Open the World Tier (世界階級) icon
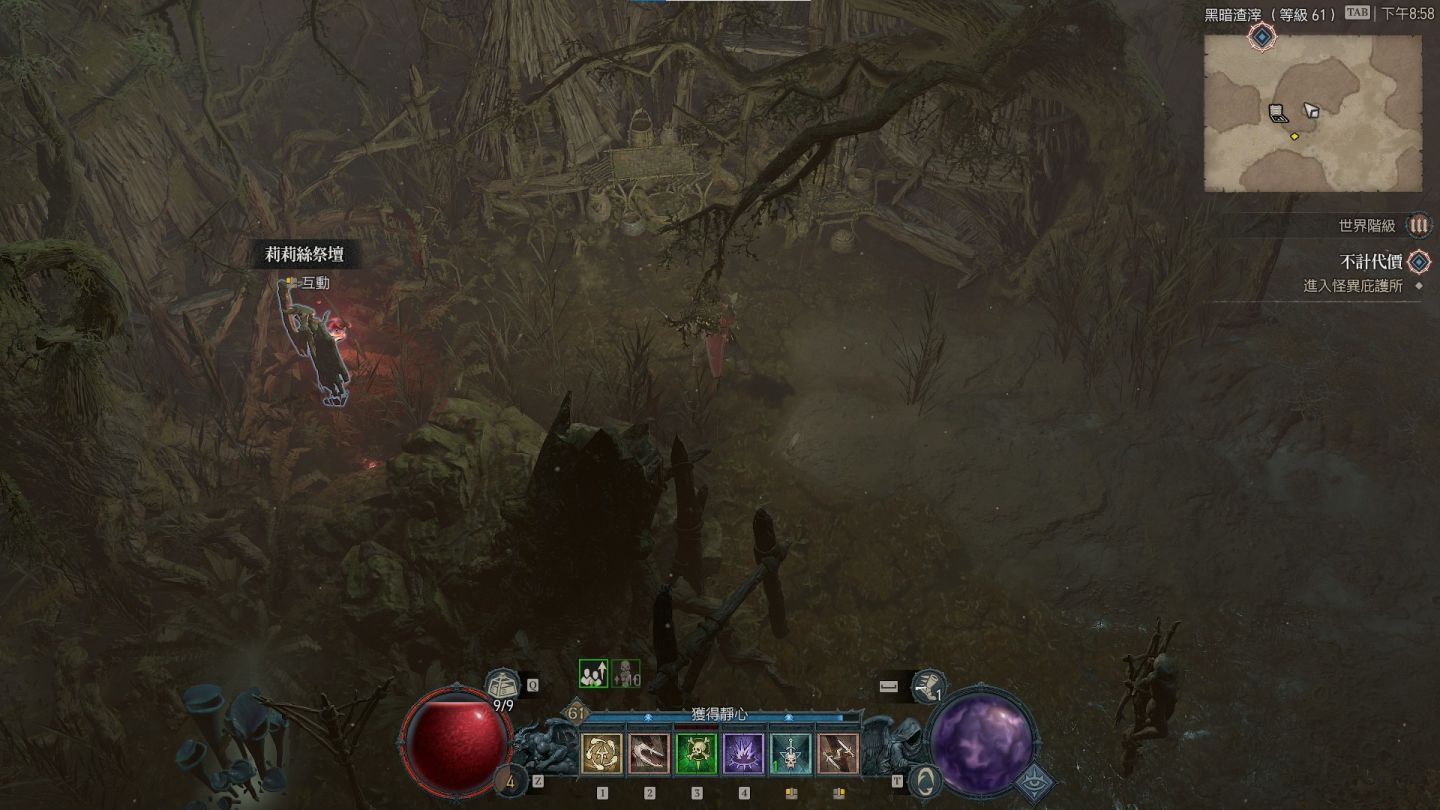The height and width of the screenshot is (810, 1440). 1418,226
